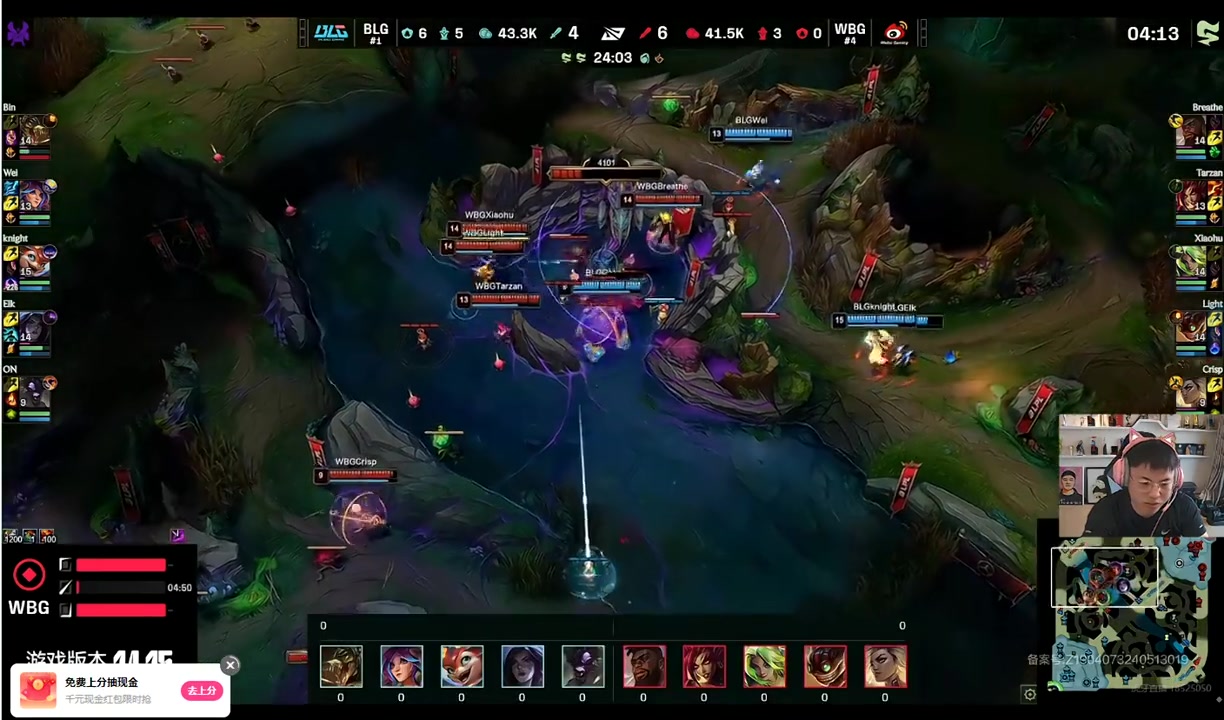Screen dimensions: 1224x720
Task: Select the green-haired champion portrait in the bottom scoreboard
Action: tap(765, 666)
